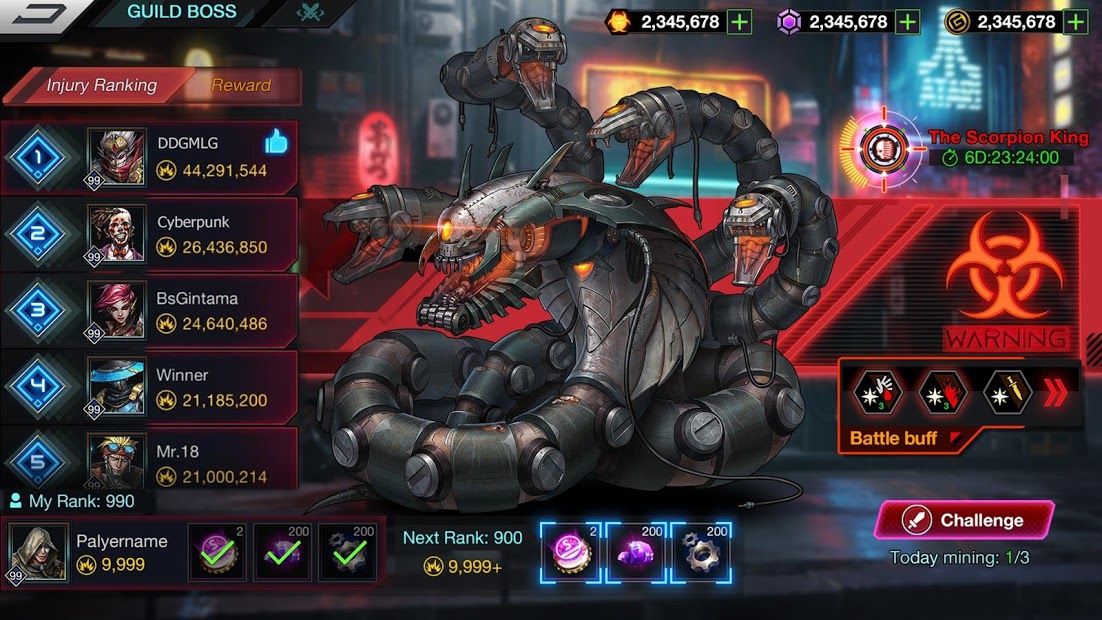Add more gold coin currency

[x=1076, y=22]
